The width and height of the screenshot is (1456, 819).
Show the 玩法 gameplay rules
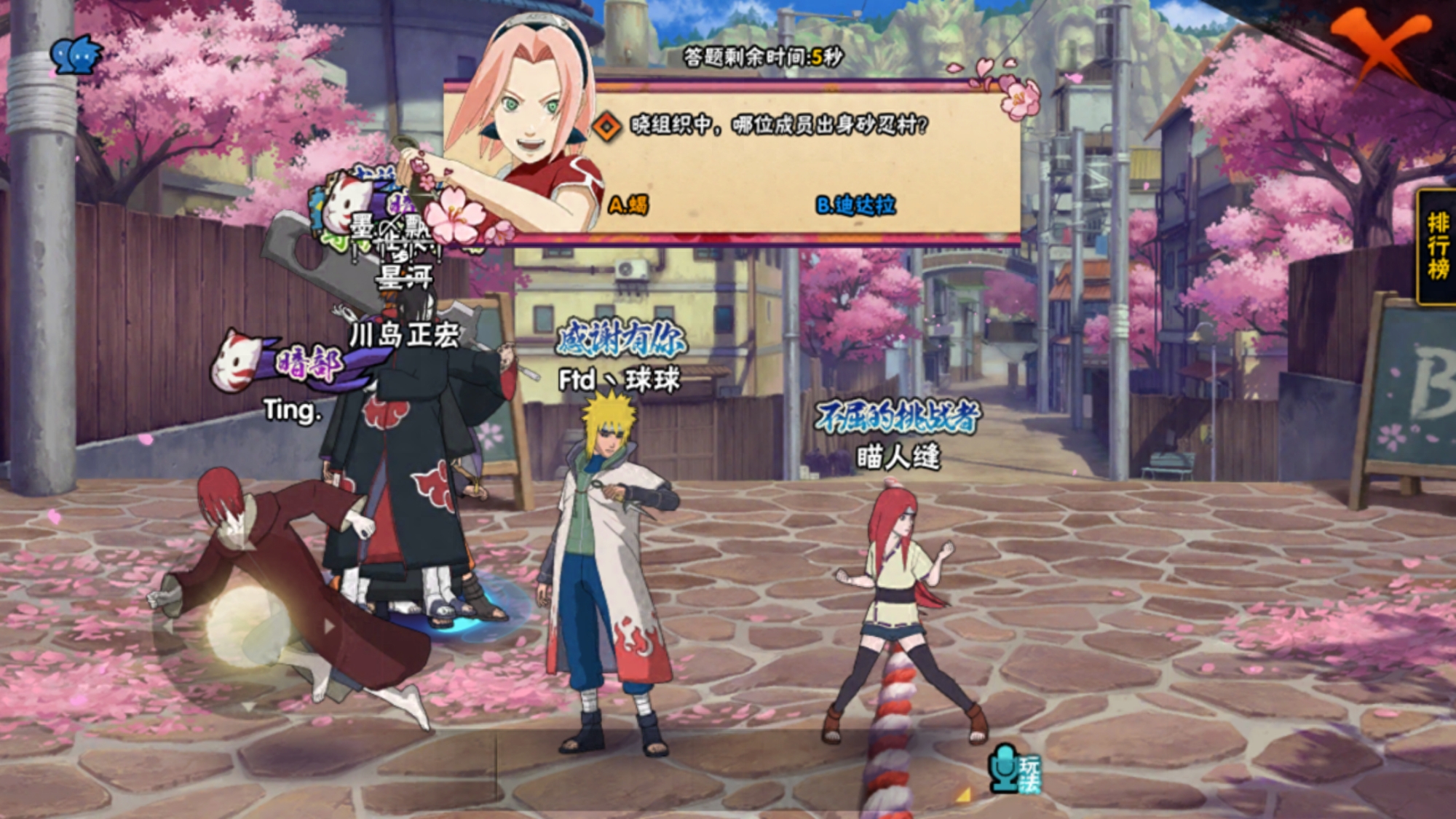1016,770
